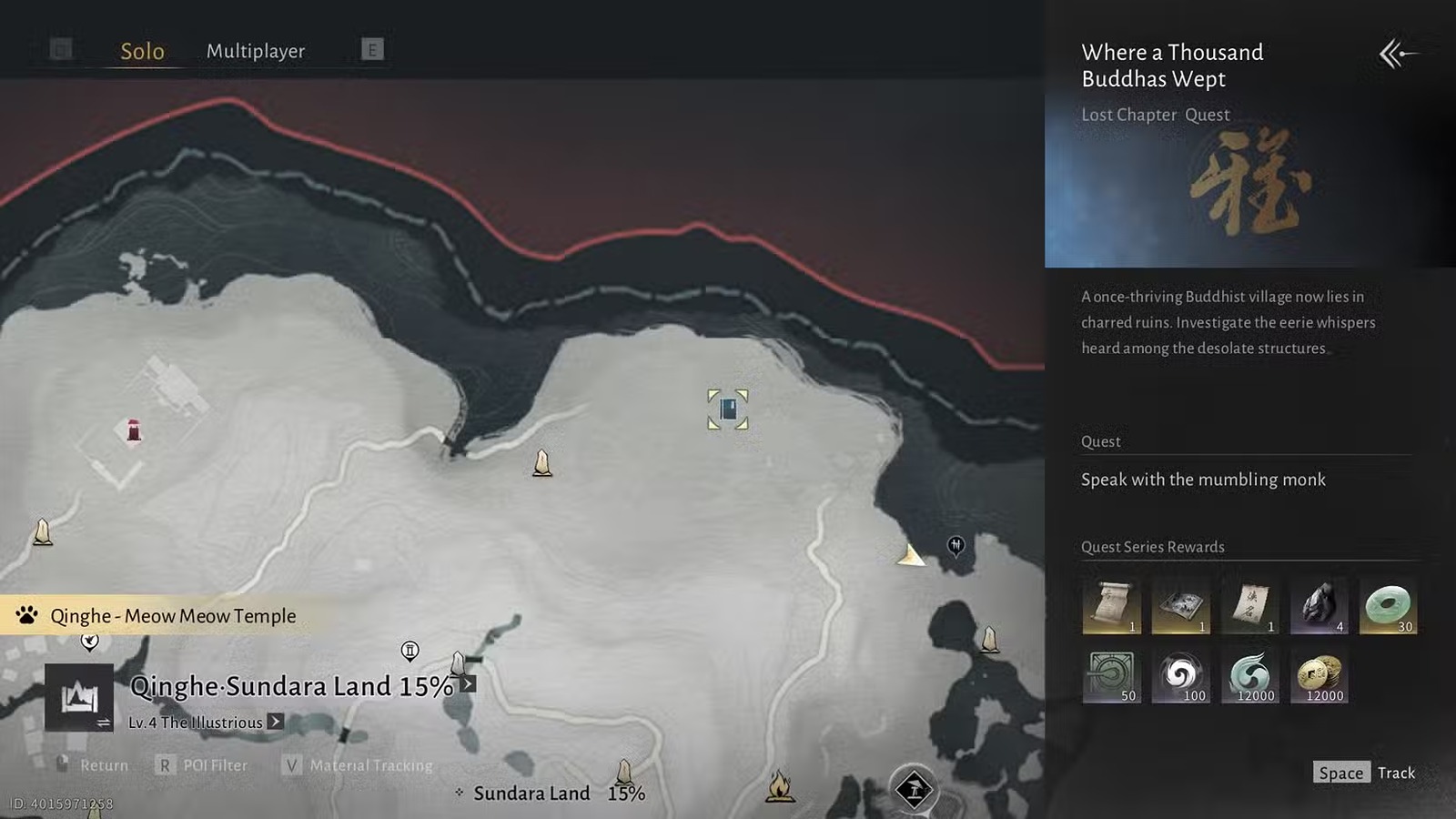Viewport: 1456px width, 819px height.
Task: Select the red shrine marker on the map
Action: (x=134, y=430)
